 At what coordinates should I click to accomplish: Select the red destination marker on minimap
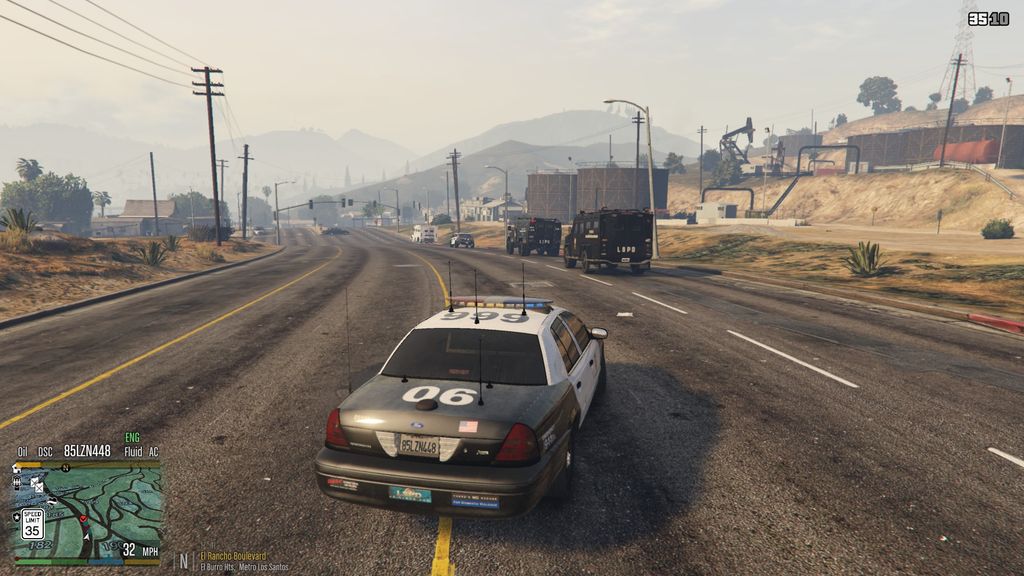tap(84, 519)
